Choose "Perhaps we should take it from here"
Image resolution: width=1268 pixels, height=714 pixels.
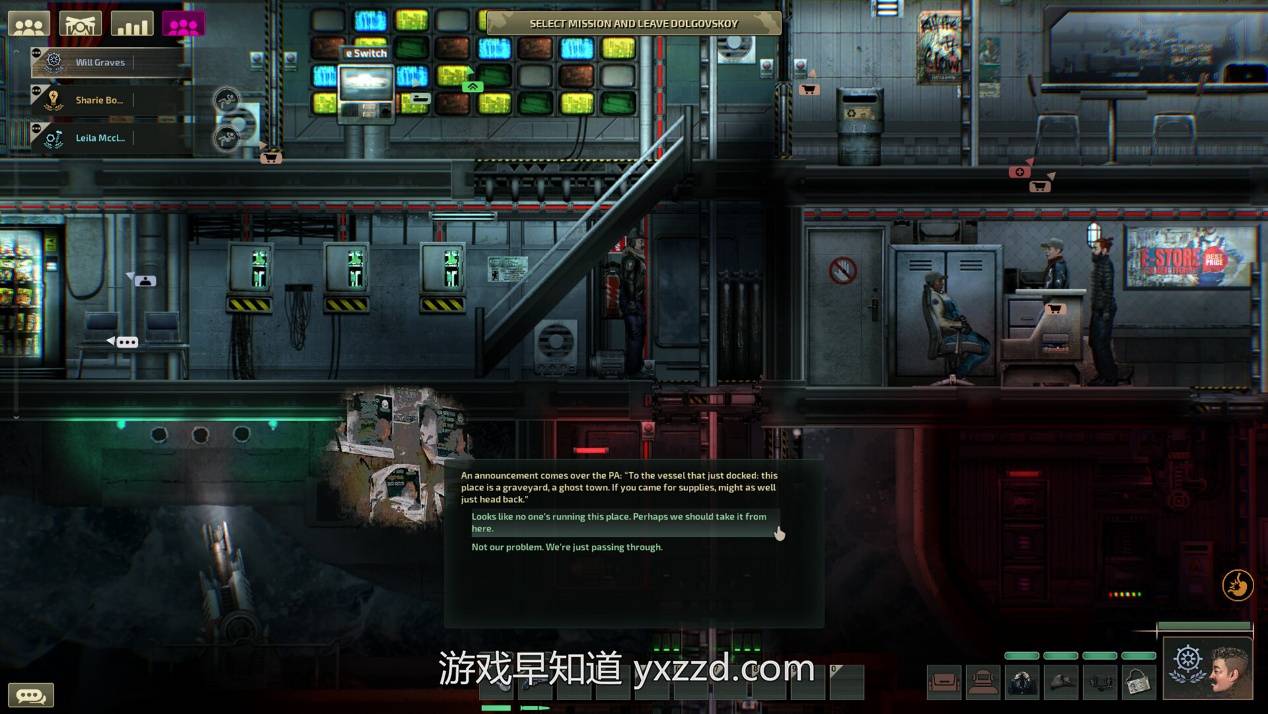pyautogui.click(x=620, y=522)
